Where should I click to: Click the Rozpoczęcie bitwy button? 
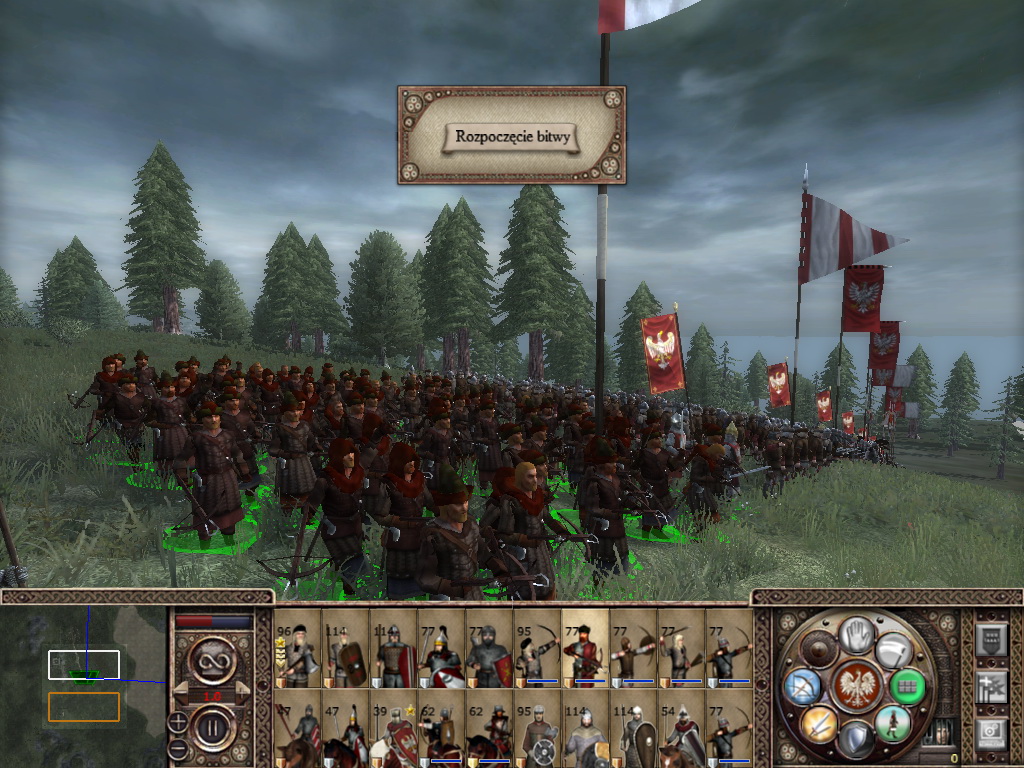click(512, 136)
